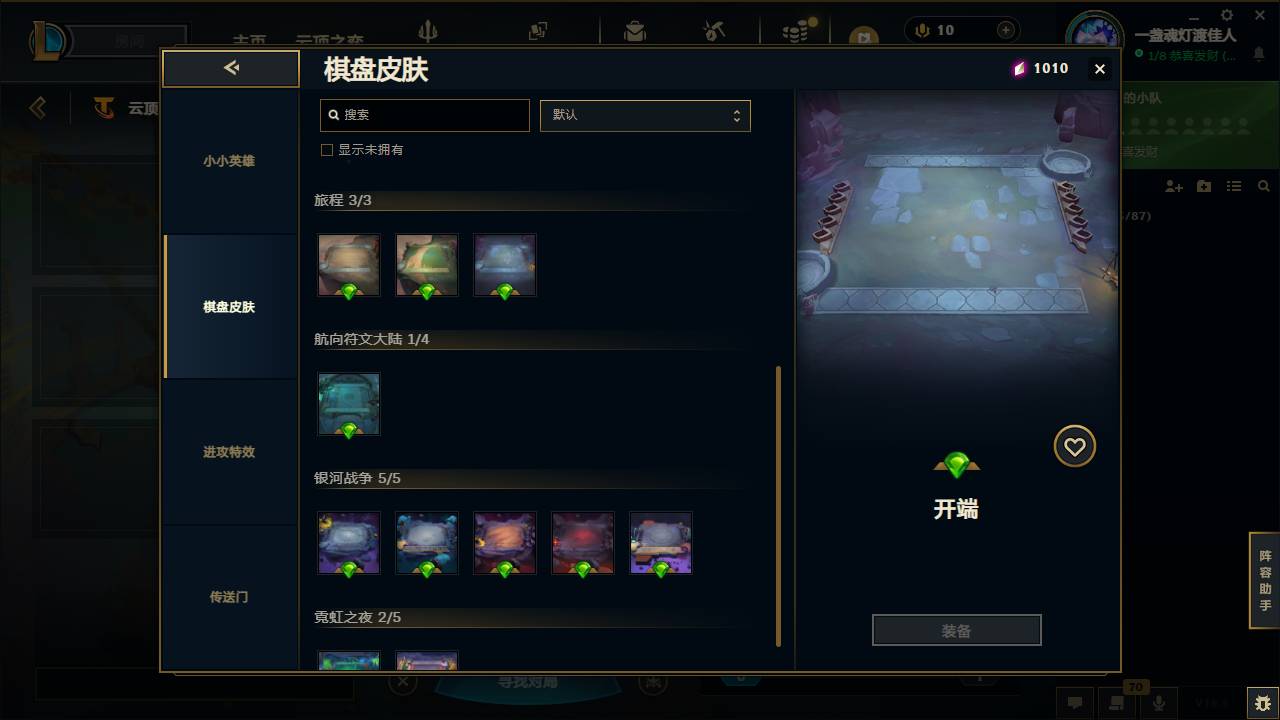Viewport: 1280px width, 720px height.
Task: Click the add friend icon
Action: 1172,186
